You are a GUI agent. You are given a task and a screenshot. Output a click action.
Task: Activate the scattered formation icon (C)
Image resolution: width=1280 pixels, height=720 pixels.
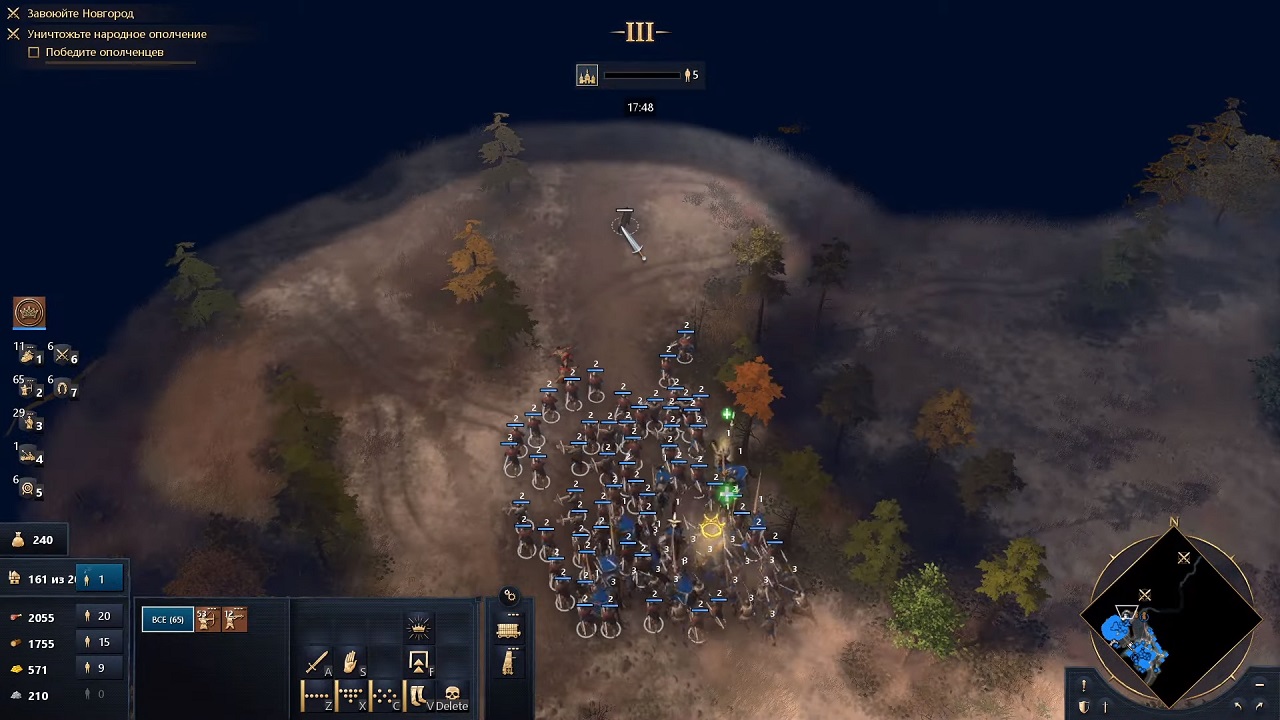pos(383,693)
